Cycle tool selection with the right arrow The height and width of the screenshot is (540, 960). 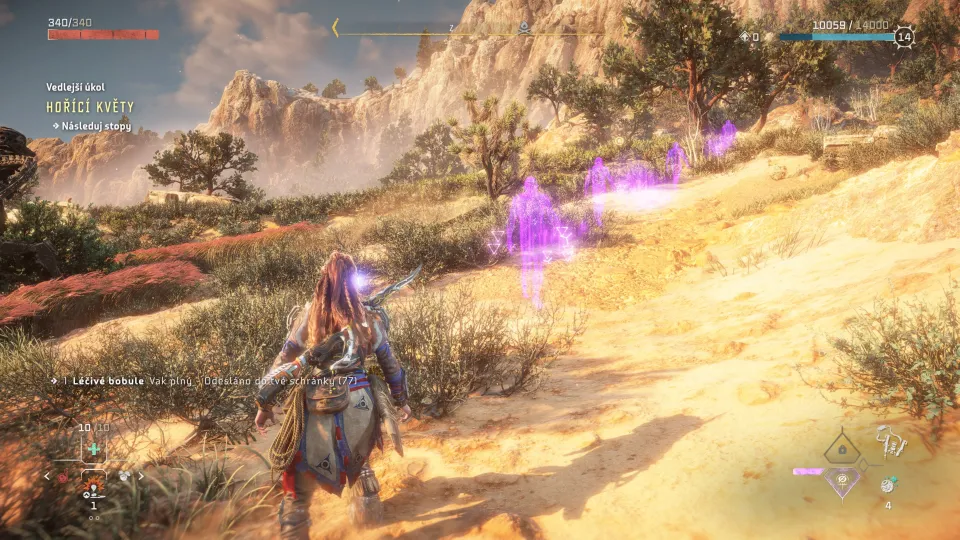141,476
